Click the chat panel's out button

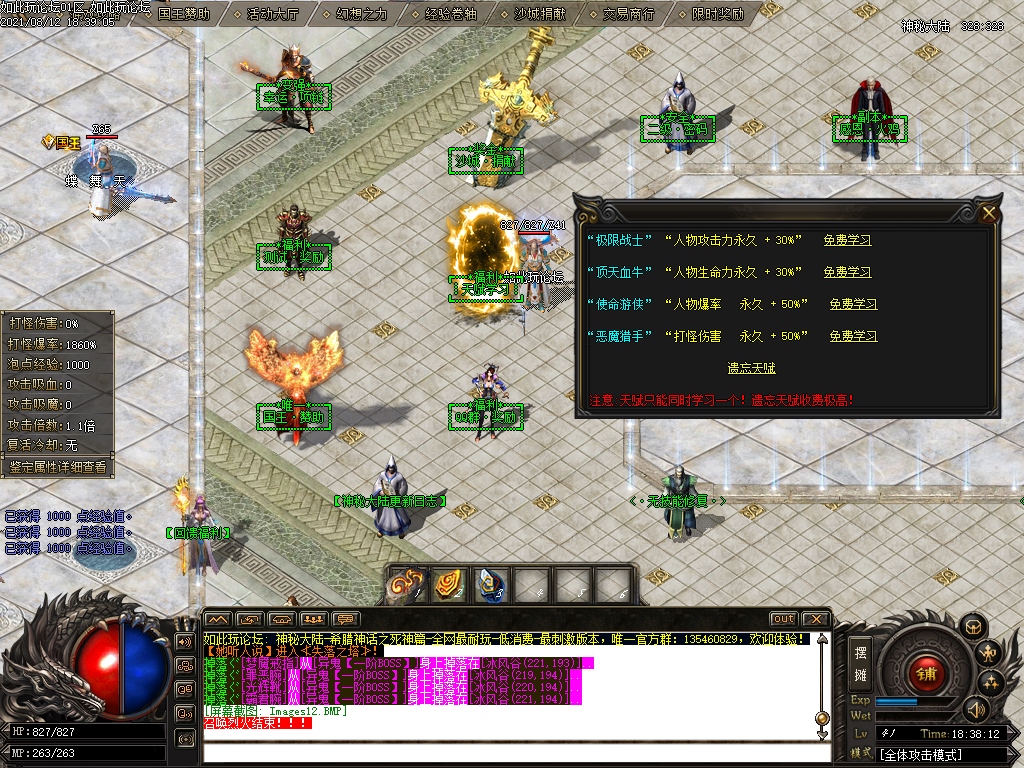click(x=783, y=619)
